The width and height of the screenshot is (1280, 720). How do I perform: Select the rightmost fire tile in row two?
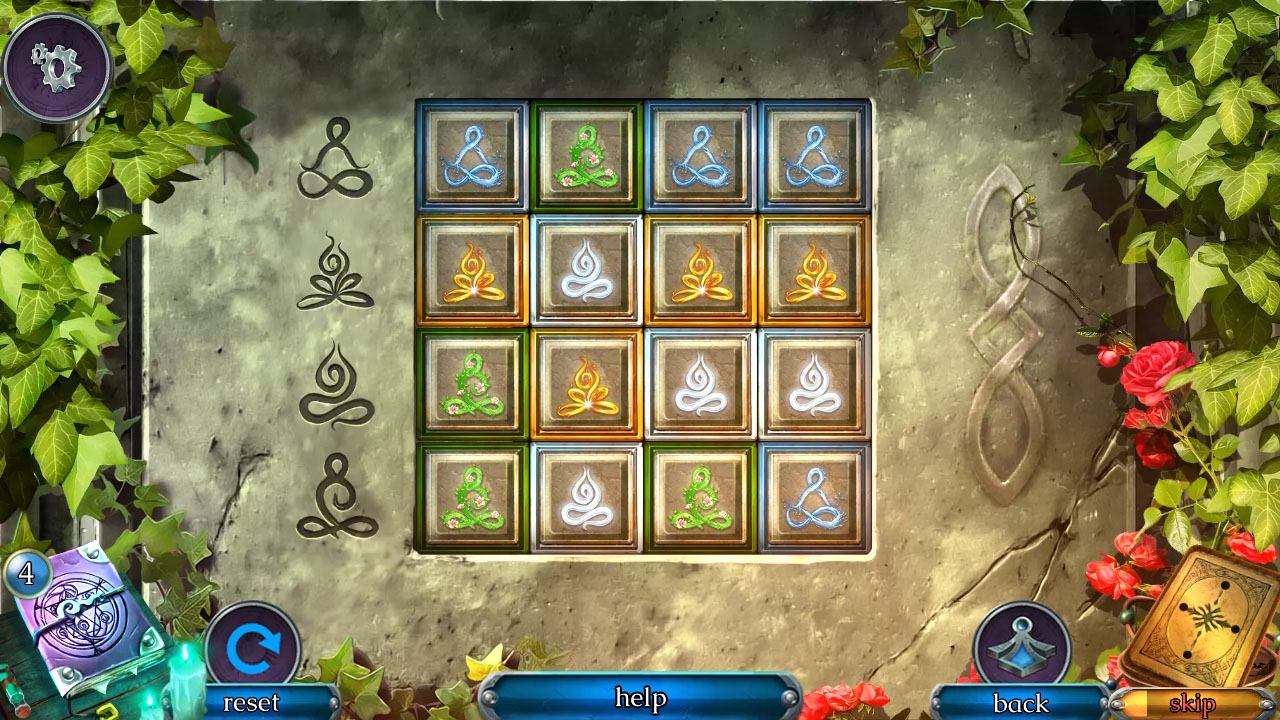[814, 271]
